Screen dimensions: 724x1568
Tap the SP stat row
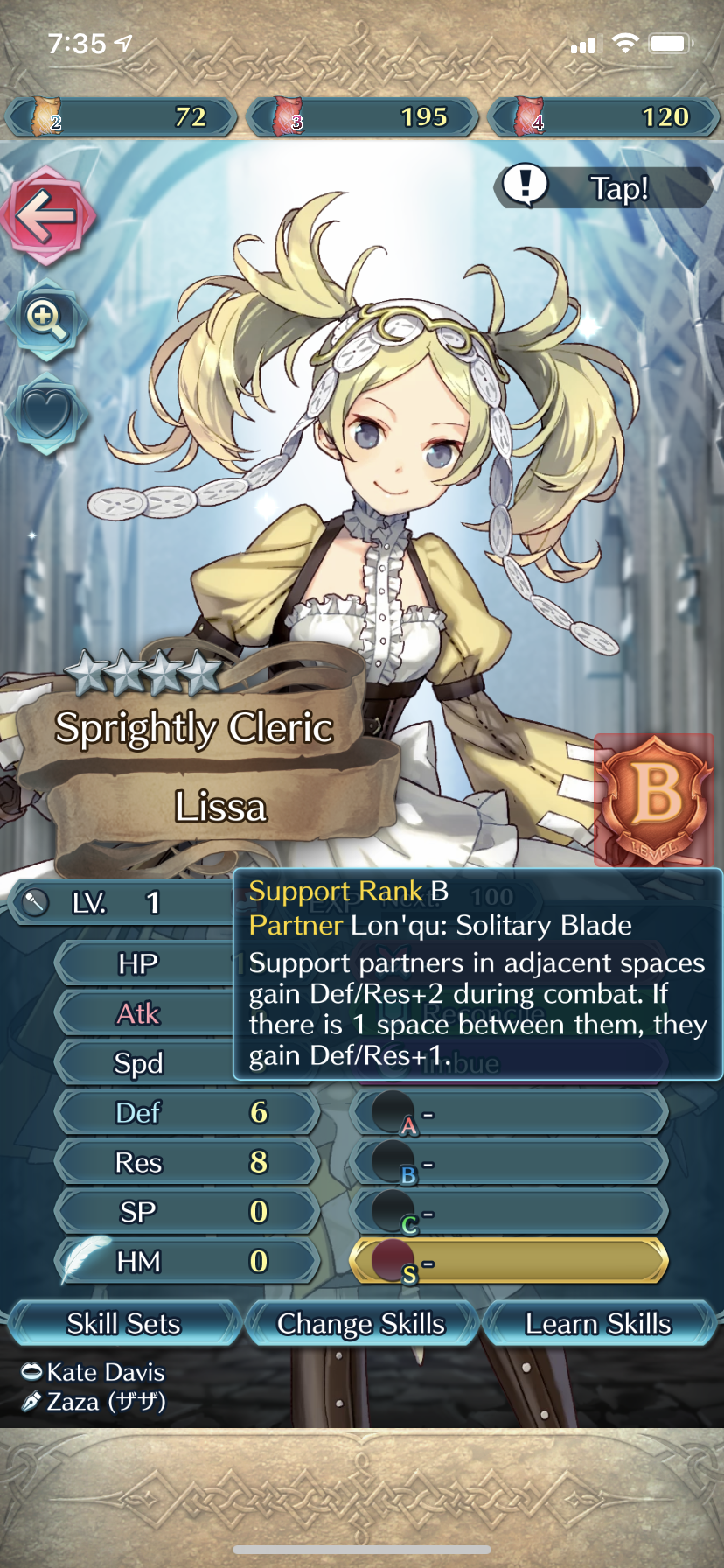click(186, 1212)
